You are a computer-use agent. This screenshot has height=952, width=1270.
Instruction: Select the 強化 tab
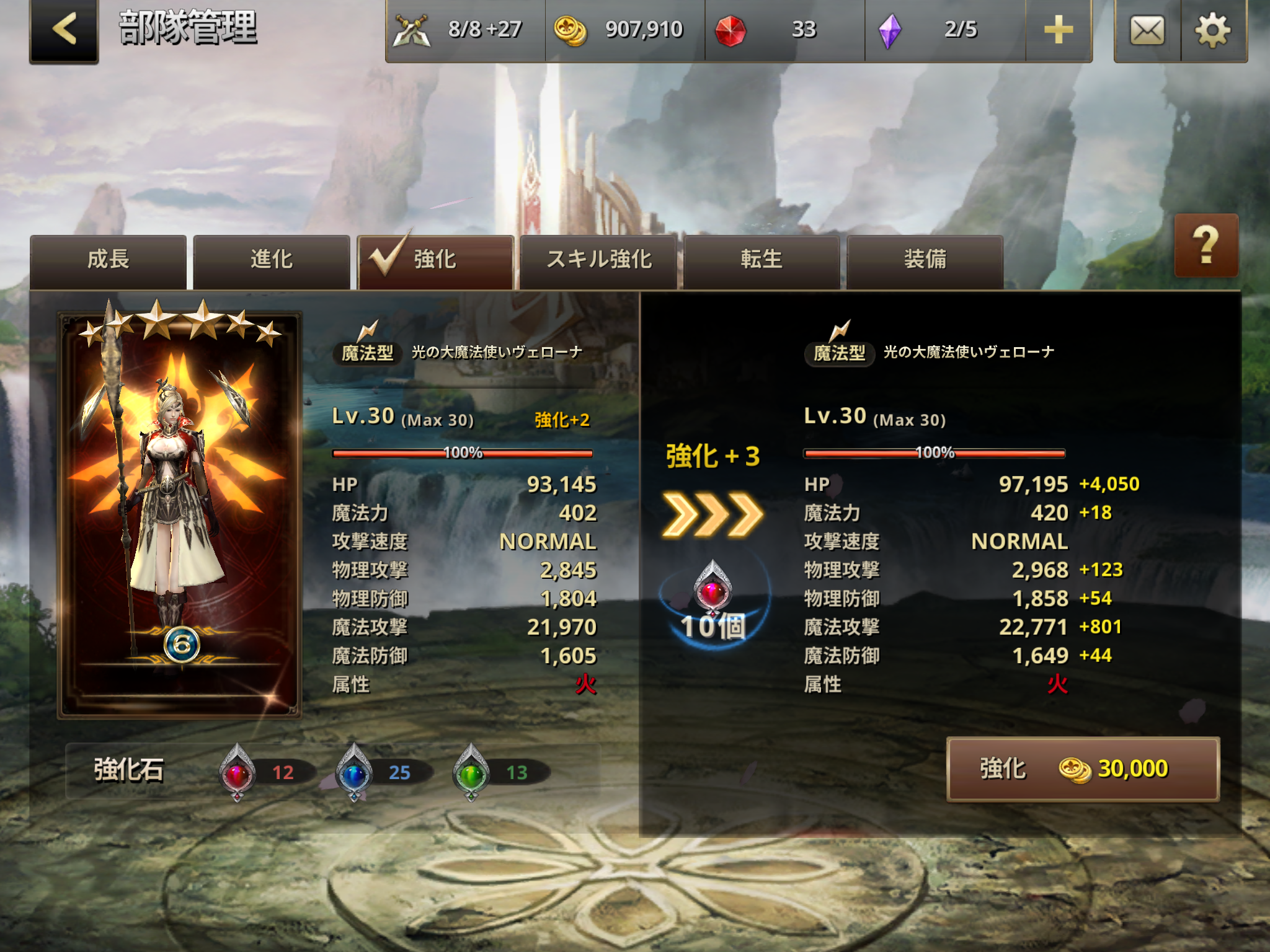click(435, 260)
